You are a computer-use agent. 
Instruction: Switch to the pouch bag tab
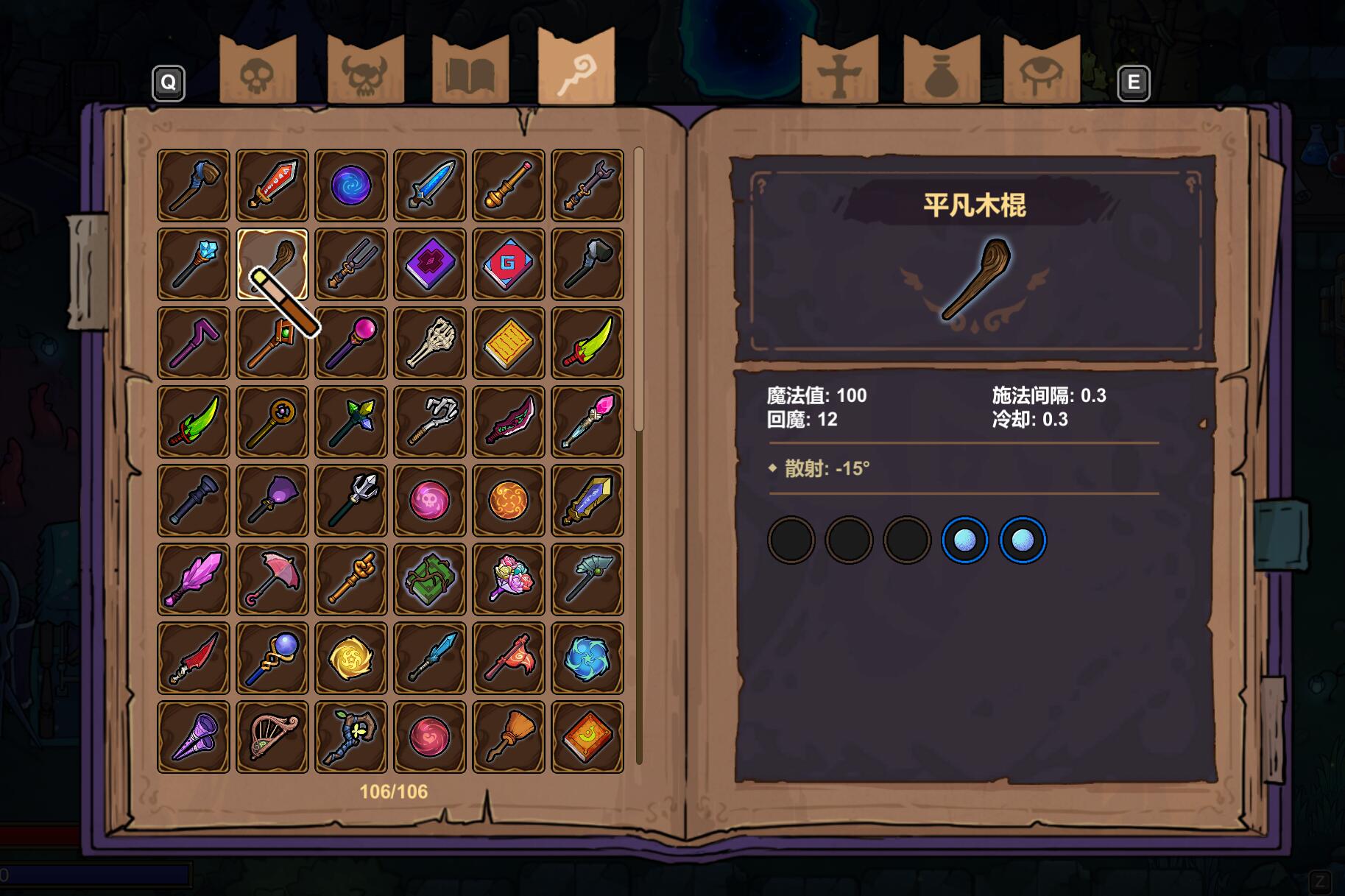click(x=942, y=71)
